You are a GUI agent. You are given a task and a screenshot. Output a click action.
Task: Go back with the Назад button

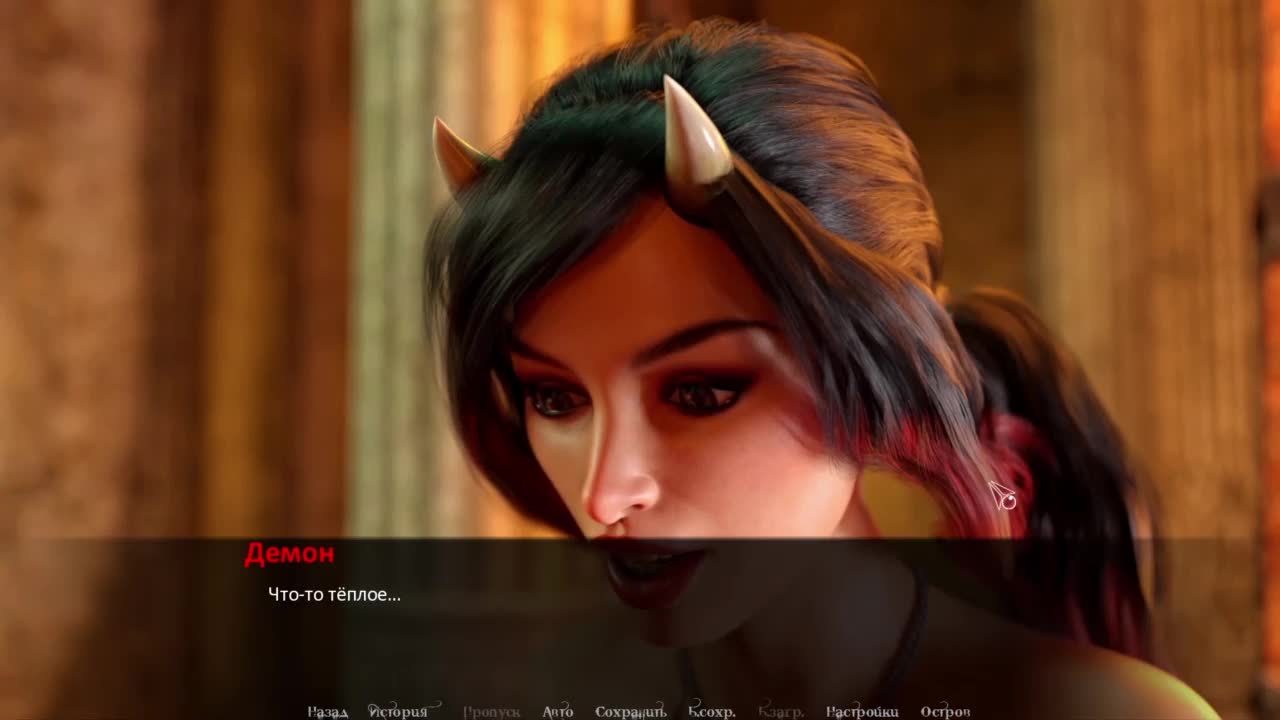[x=327, y=711]
